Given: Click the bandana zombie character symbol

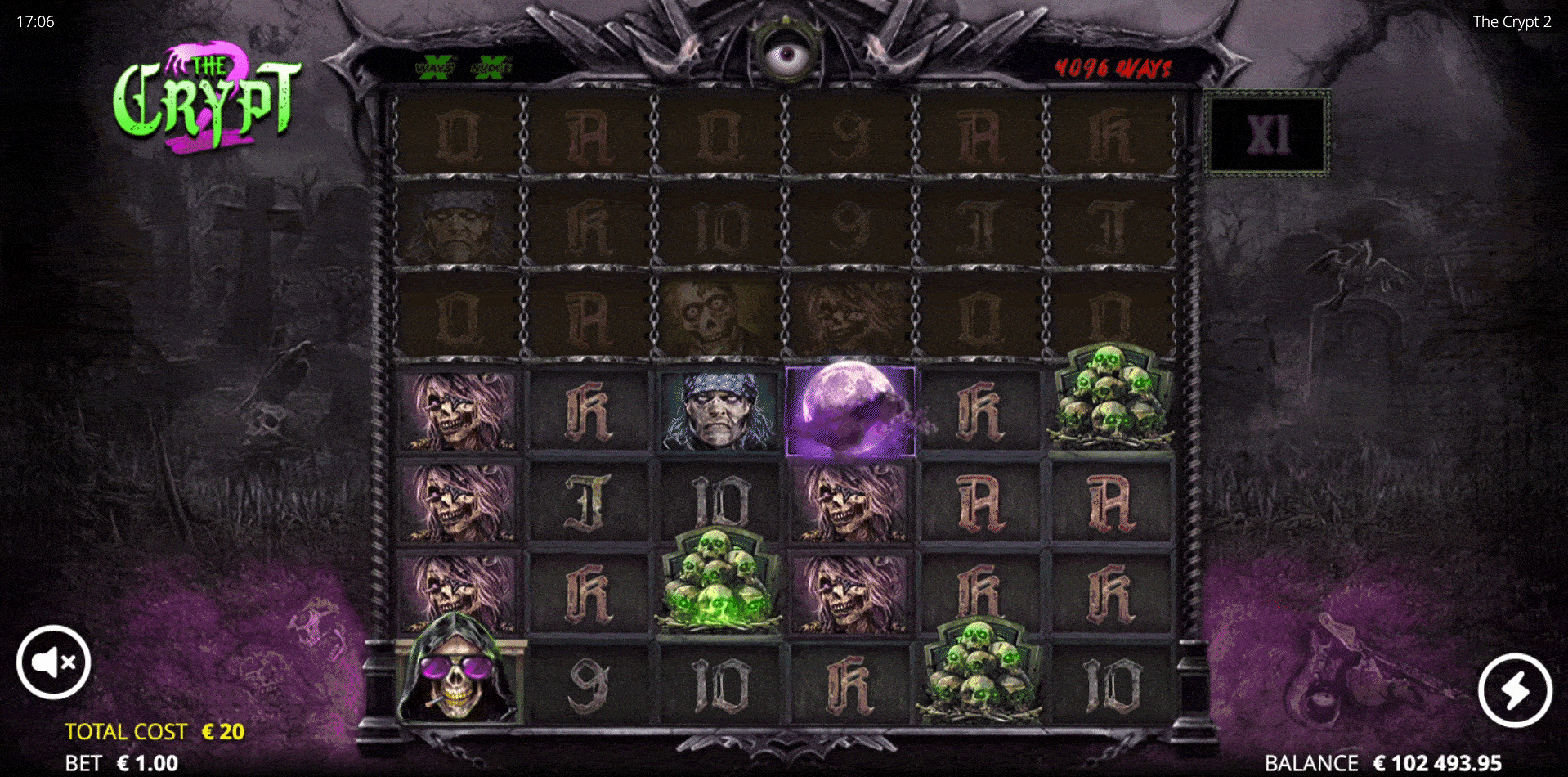Looking at the screenshot, I should pos(719,409).
